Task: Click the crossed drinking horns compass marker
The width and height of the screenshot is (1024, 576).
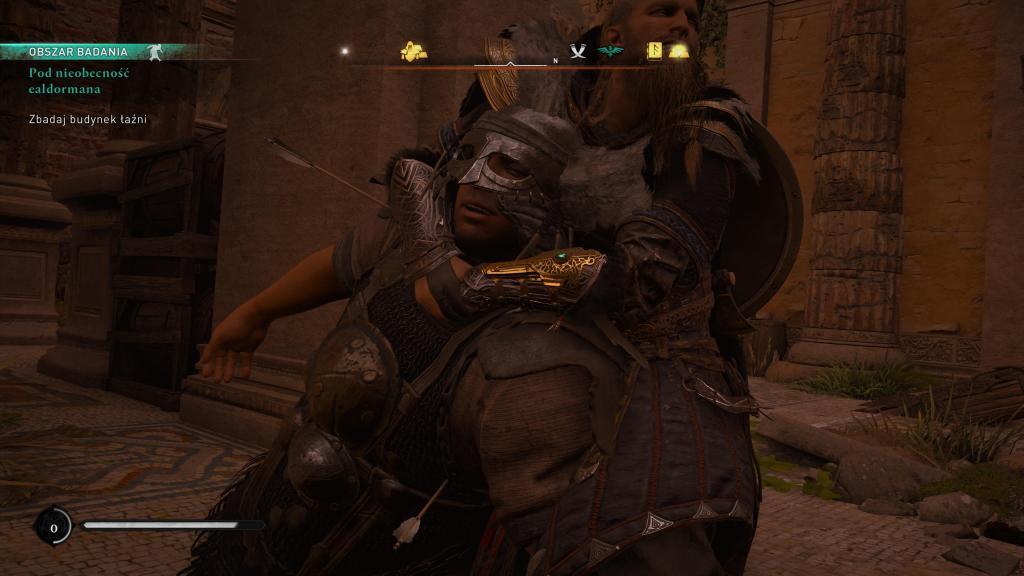Action: 578,51
